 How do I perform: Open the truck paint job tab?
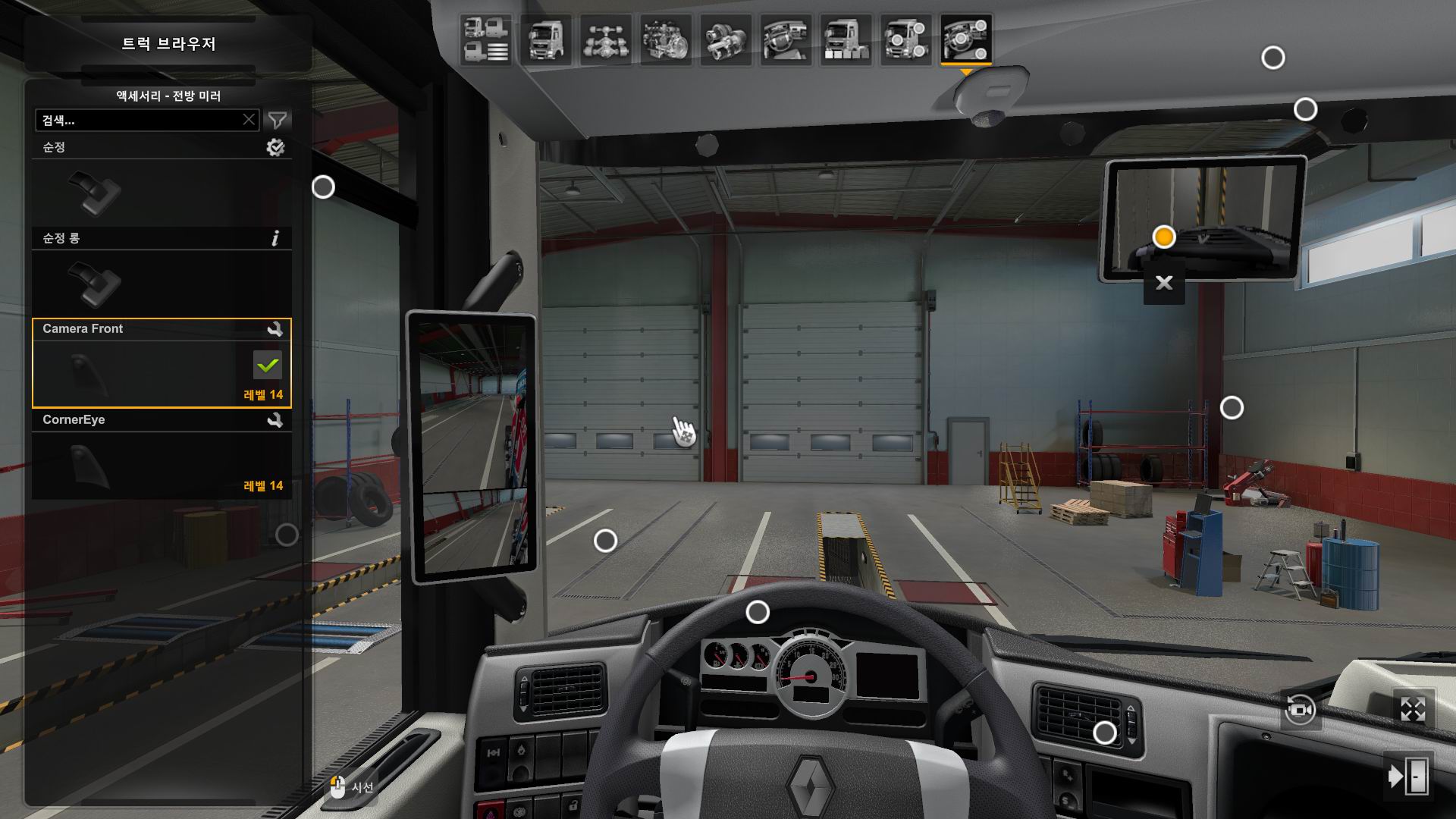pyautogui.click(x=846, y=39)
